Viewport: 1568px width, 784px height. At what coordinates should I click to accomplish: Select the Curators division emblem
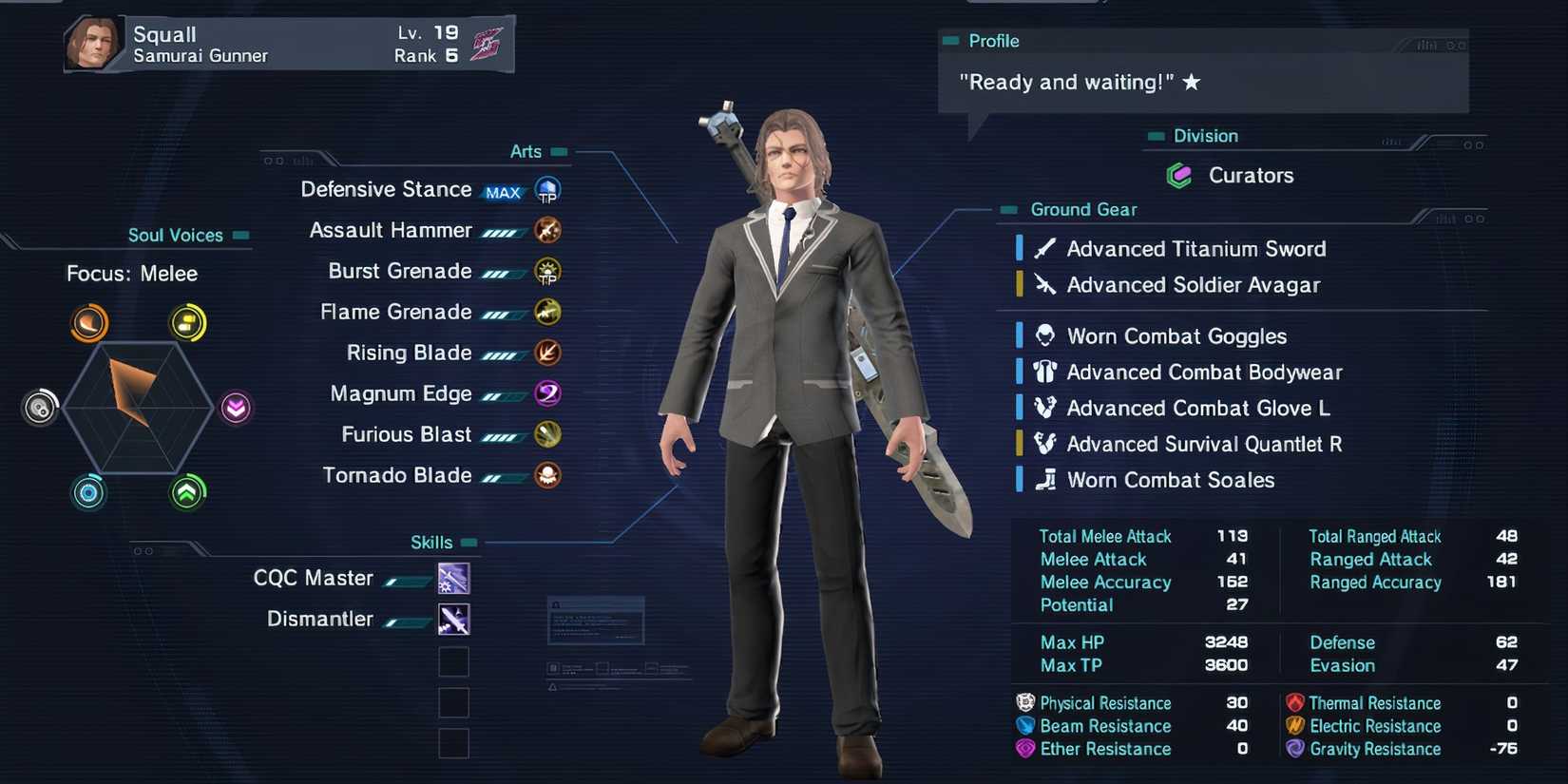(1179, 175)
